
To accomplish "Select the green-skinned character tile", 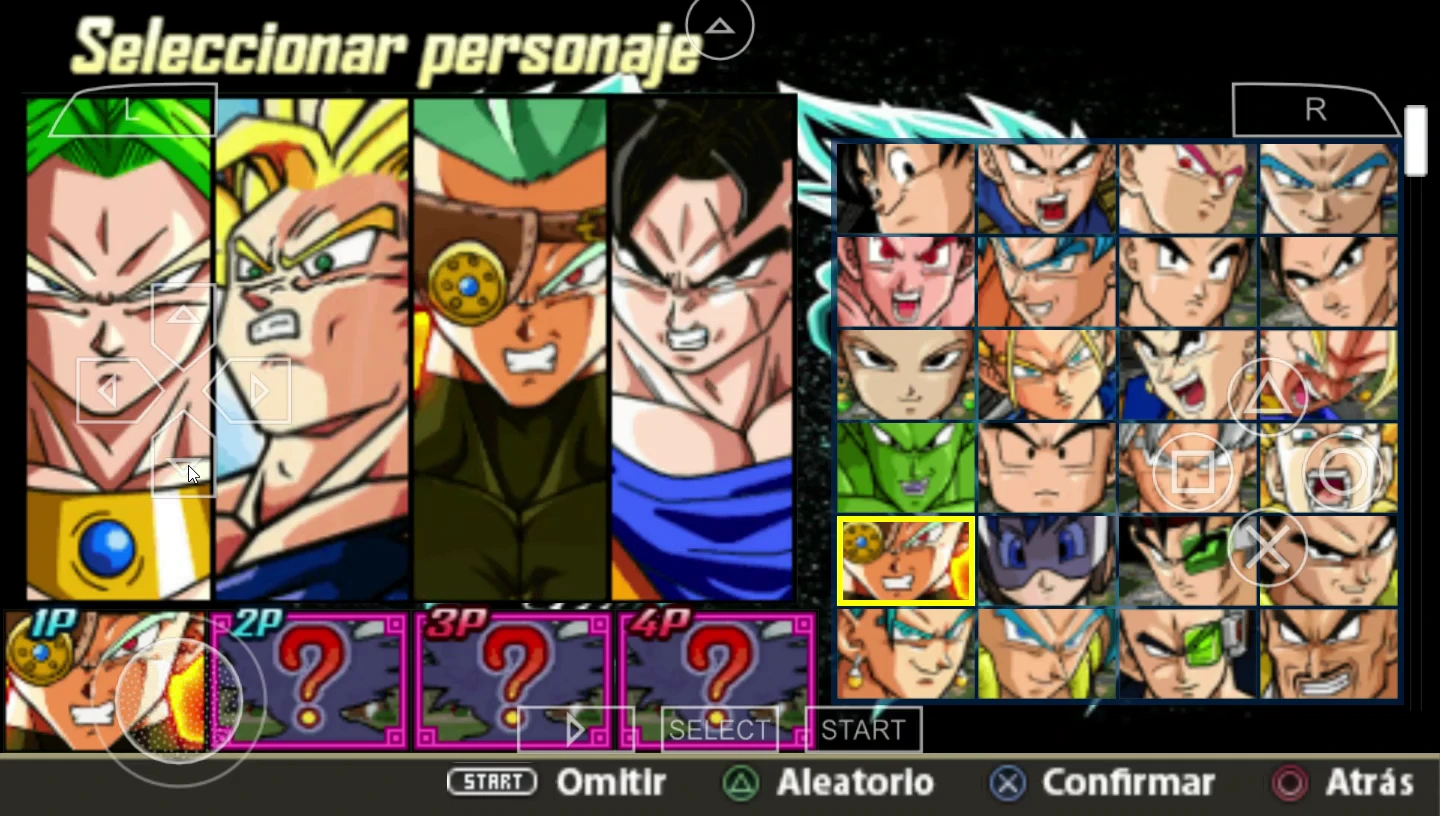I will pyautogui.click(x=905, y=467).
